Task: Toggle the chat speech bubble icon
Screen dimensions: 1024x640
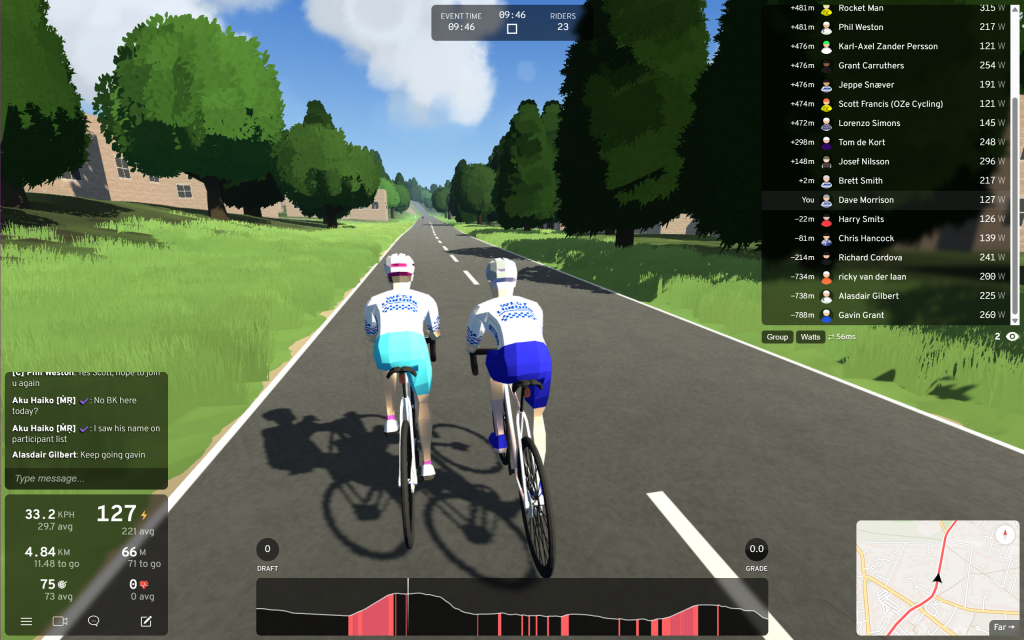Action: [94, 621]
